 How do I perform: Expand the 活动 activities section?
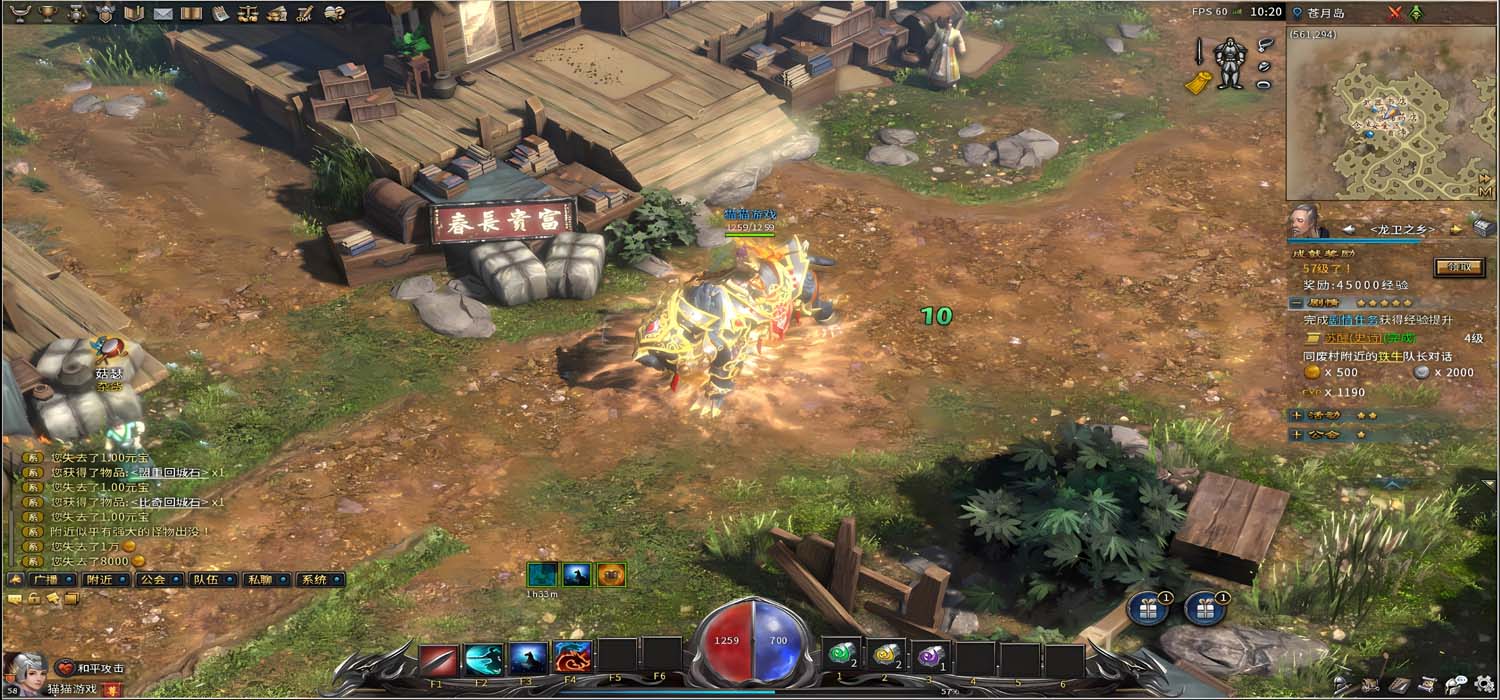click(1296, 414)
